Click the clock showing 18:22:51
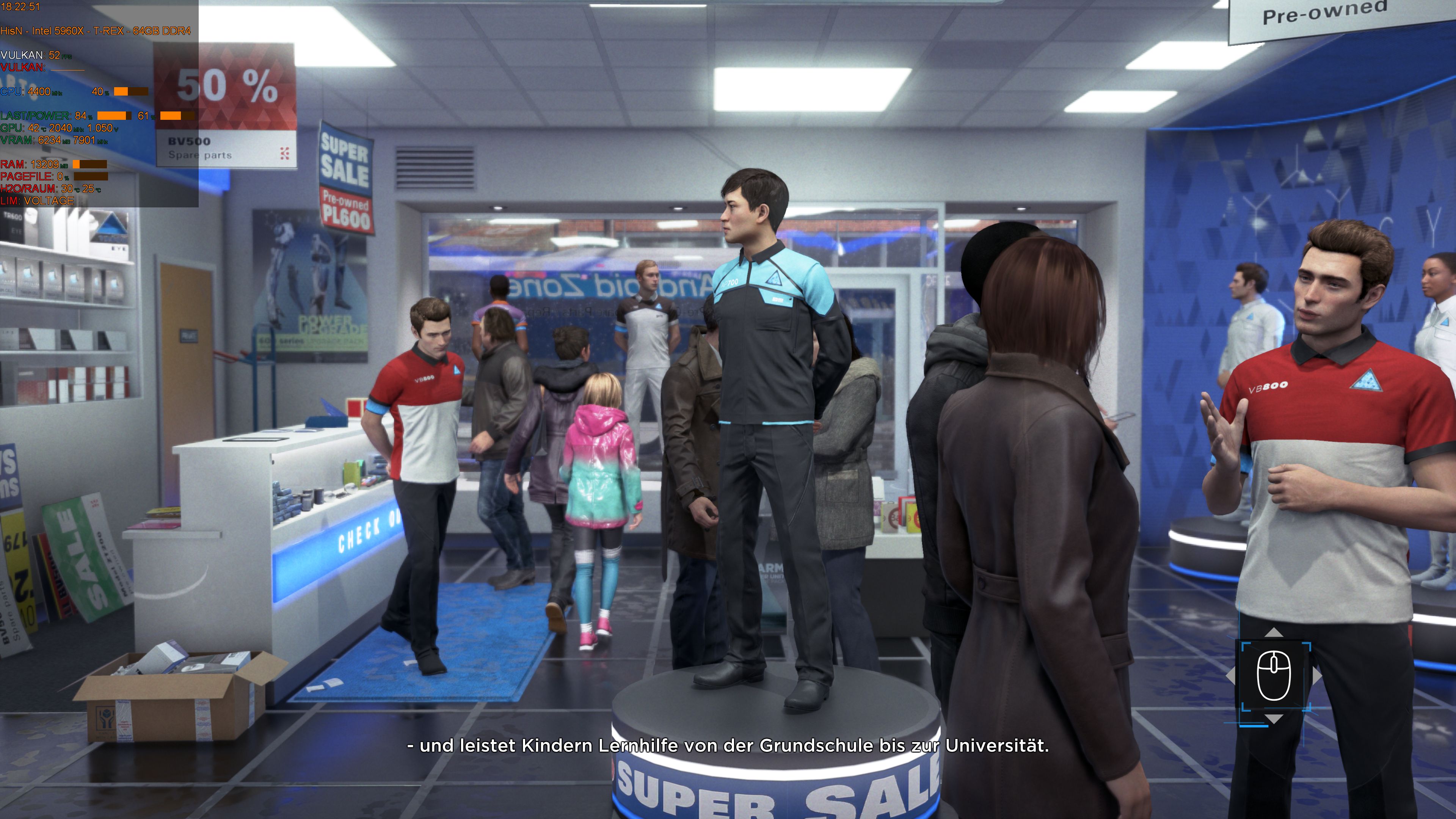 [x=20, y=7]
